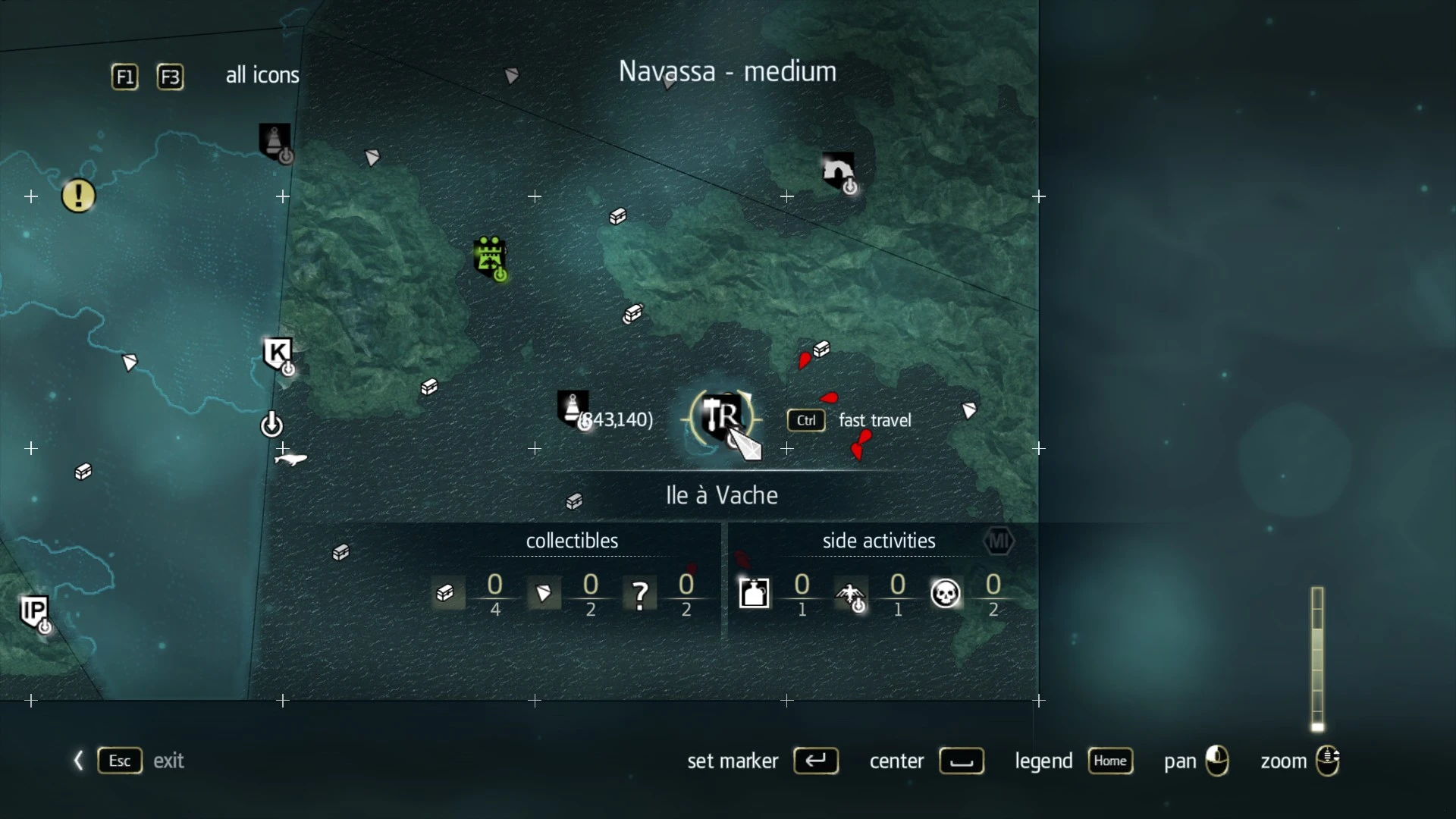
Task: Fast travel to Ile à Vache
Action: 806,421
